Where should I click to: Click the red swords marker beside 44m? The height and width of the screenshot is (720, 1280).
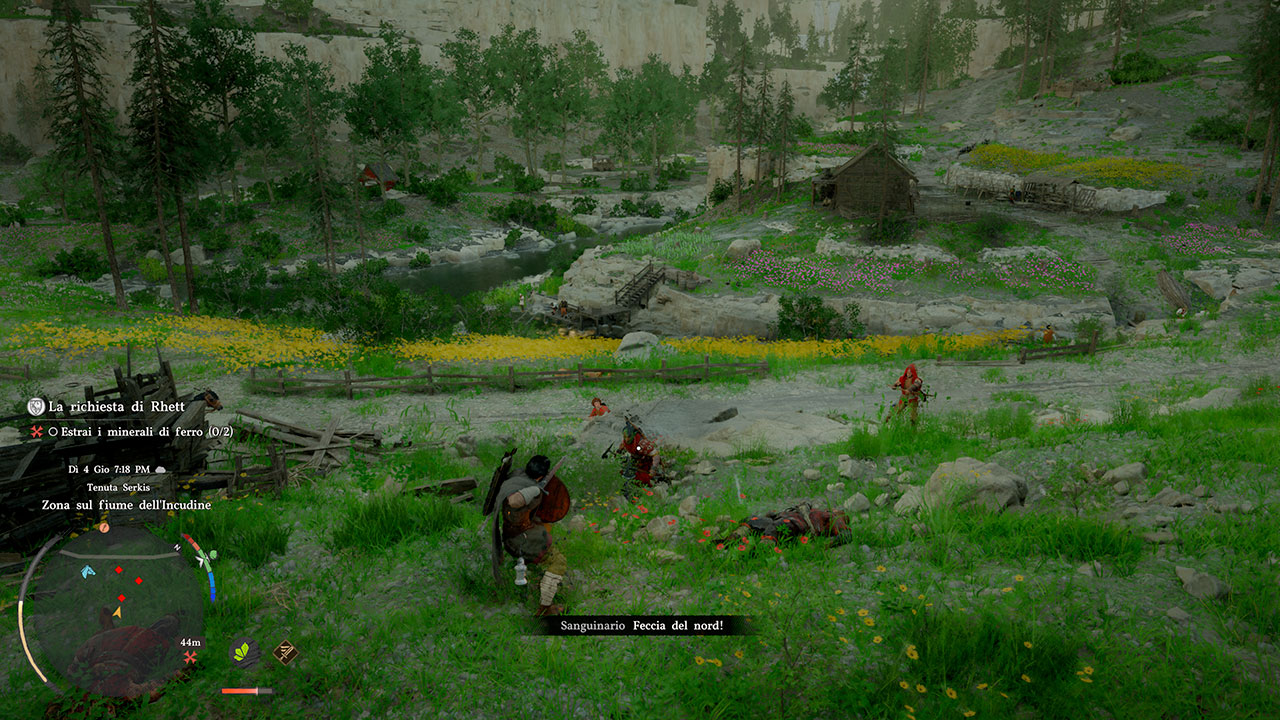pyautogui.click(x=190, y=658)
